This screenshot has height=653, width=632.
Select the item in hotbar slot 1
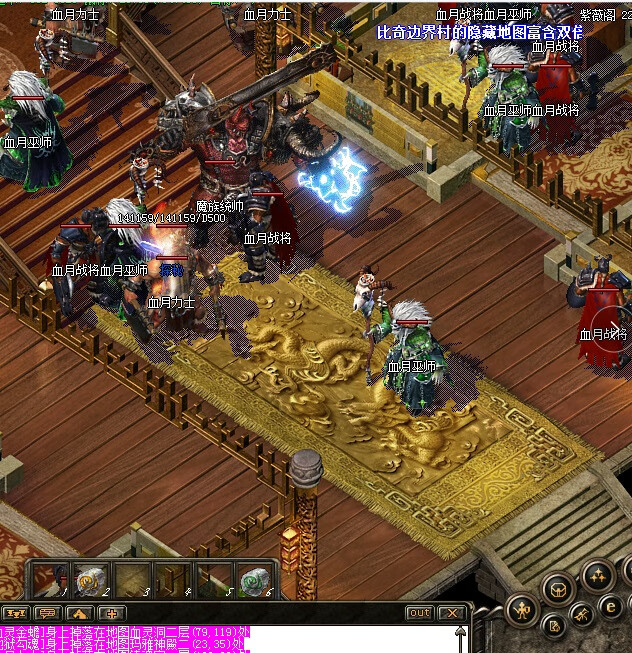click(x=50, y=580)
